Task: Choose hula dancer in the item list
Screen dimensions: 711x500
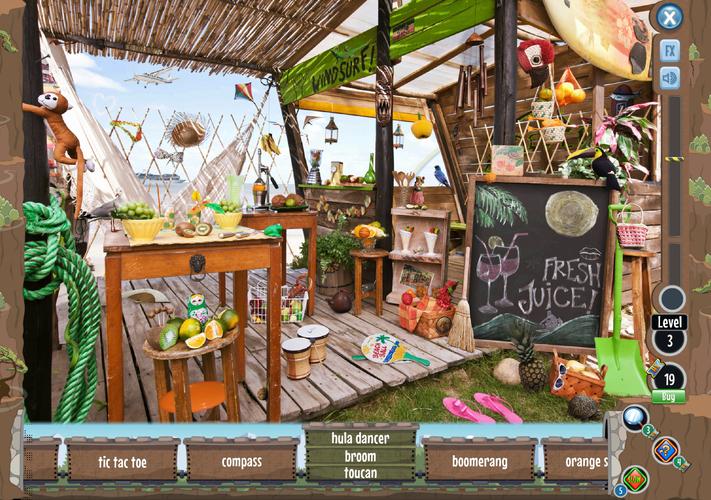Action: [x=360, y=438]
